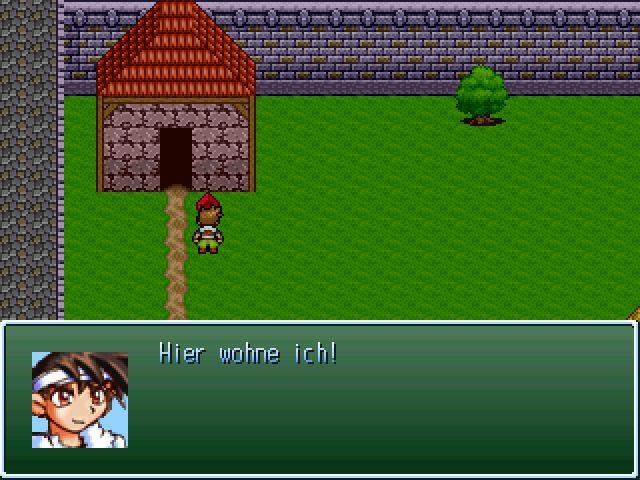This screenshot has height=480, width=640.
Task: Click the speaker's face portrait
Action: click(80, 399)
